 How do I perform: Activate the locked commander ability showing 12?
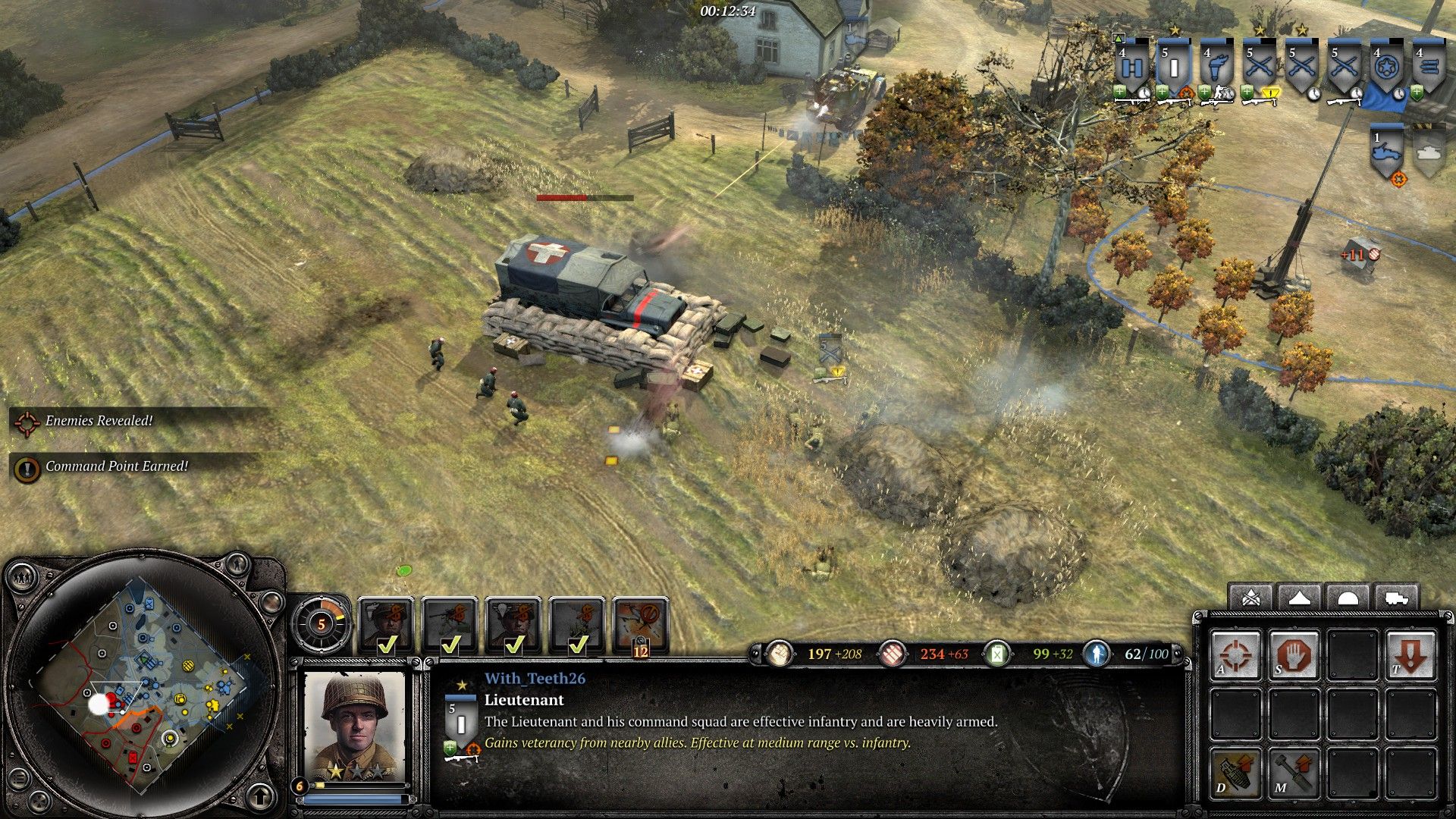pos(641,624)
